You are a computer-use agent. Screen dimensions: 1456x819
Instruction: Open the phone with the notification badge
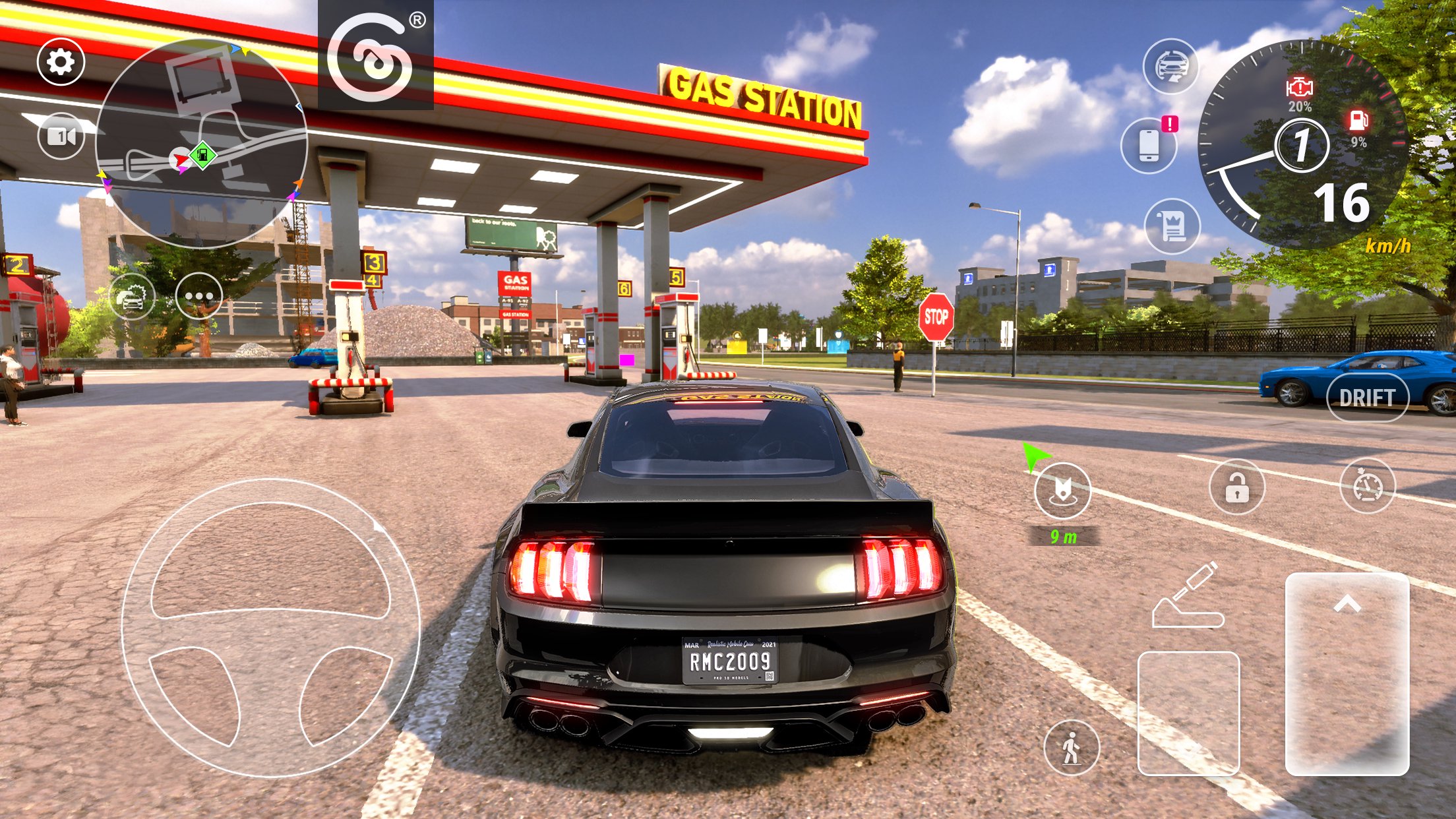tap(1149, 145)
